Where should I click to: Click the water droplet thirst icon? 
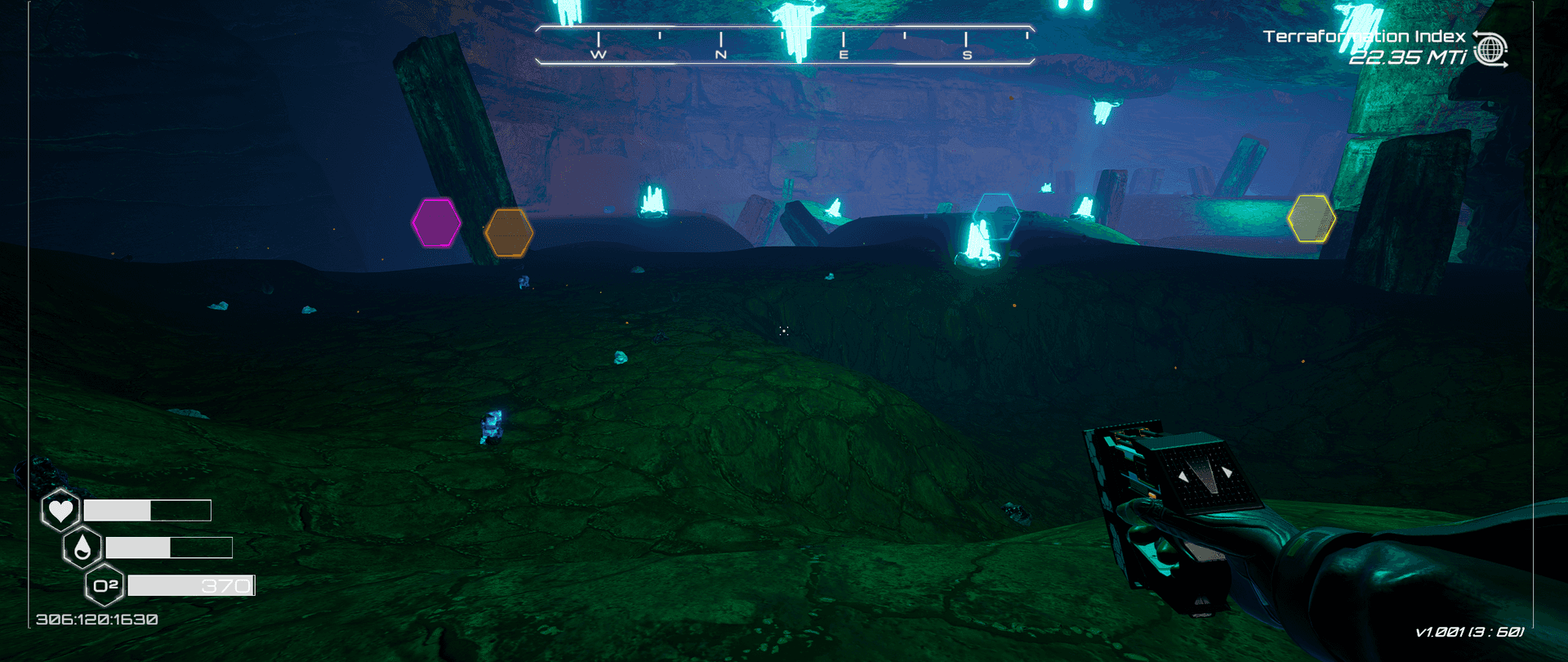pyautogui.click(x=82, y=548)
